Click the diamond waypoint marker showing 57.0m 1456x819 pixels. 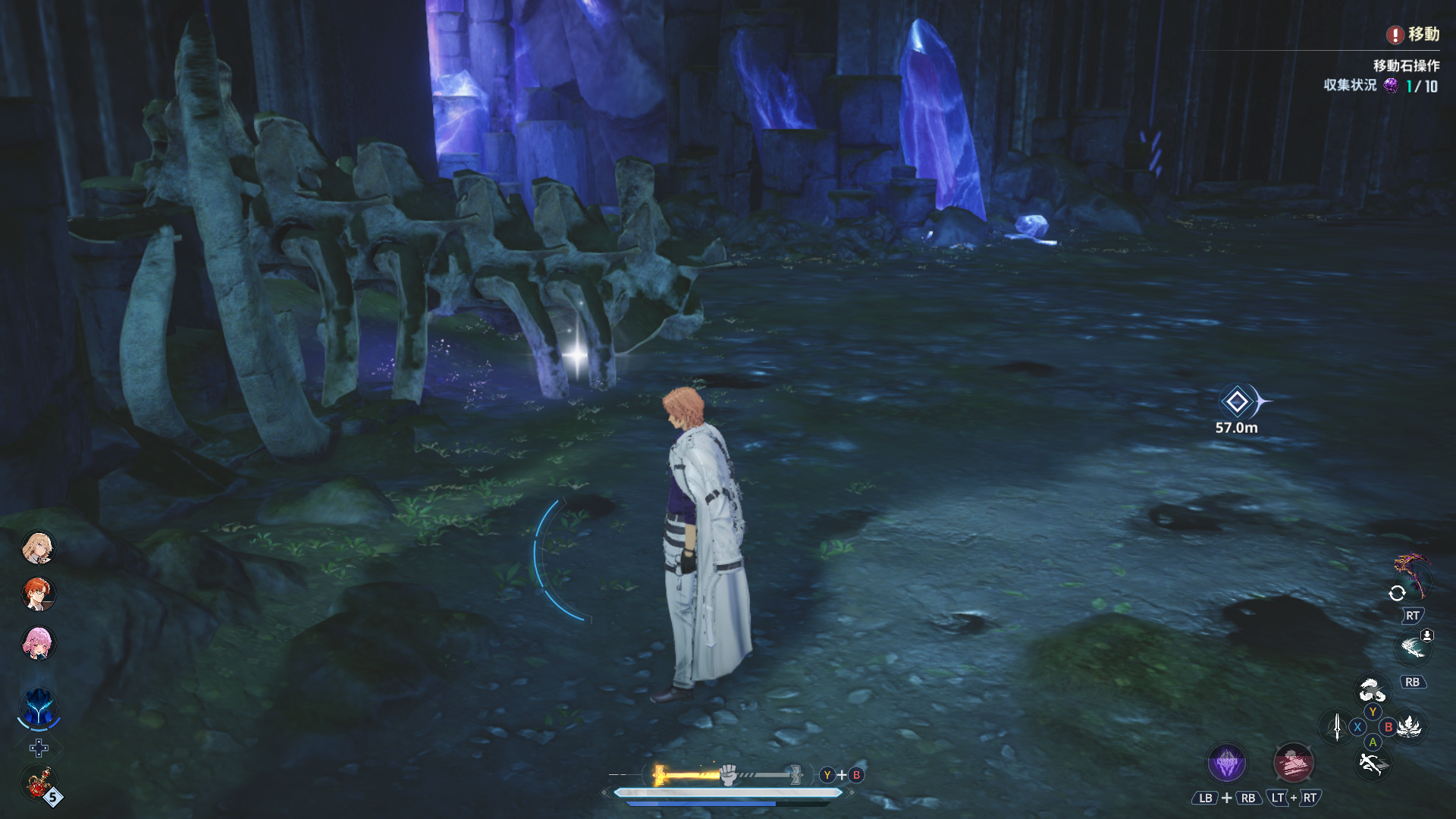coord(1237,401)
